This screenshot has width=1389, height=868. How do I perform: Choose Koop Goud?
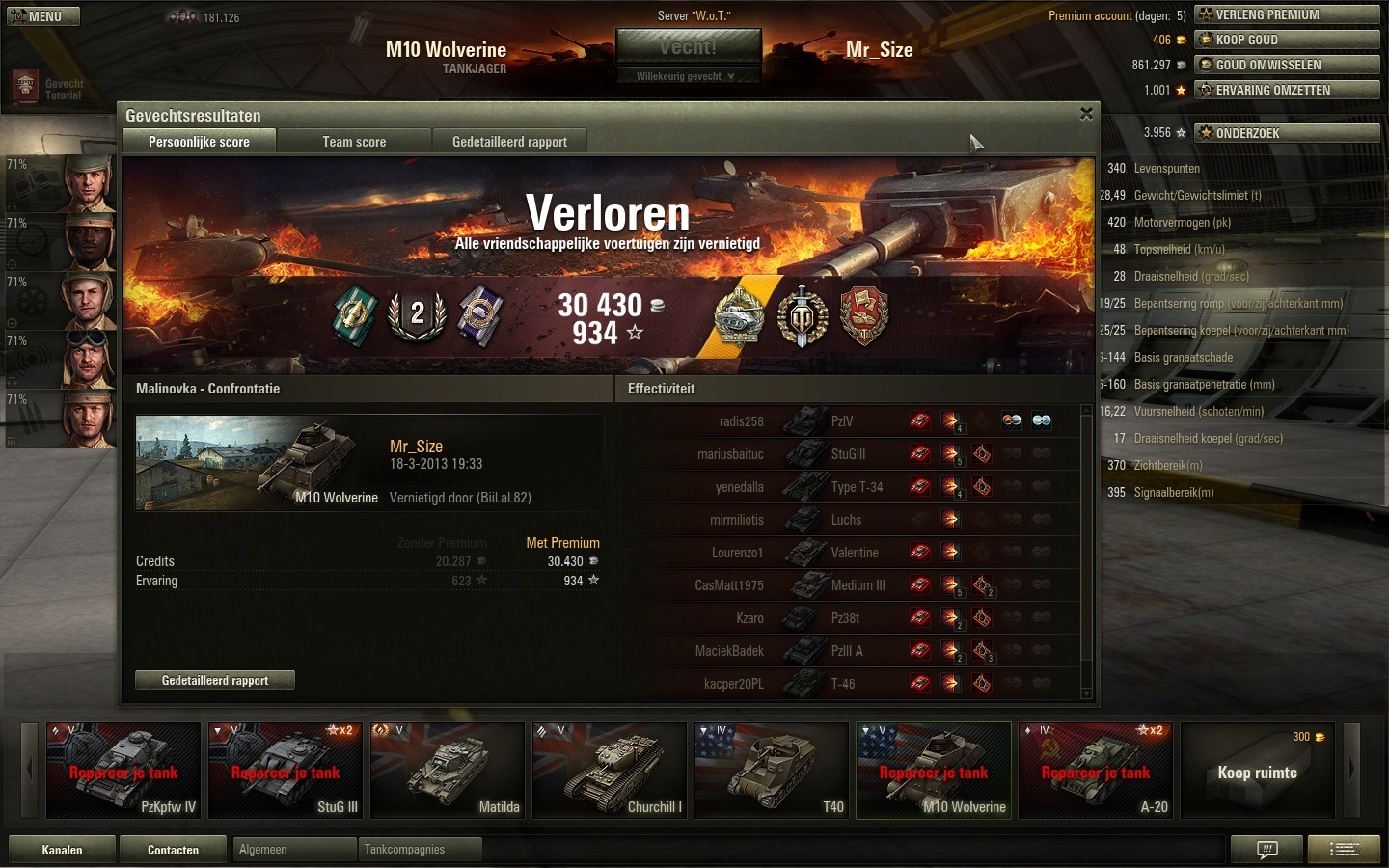coord(1287,40)
